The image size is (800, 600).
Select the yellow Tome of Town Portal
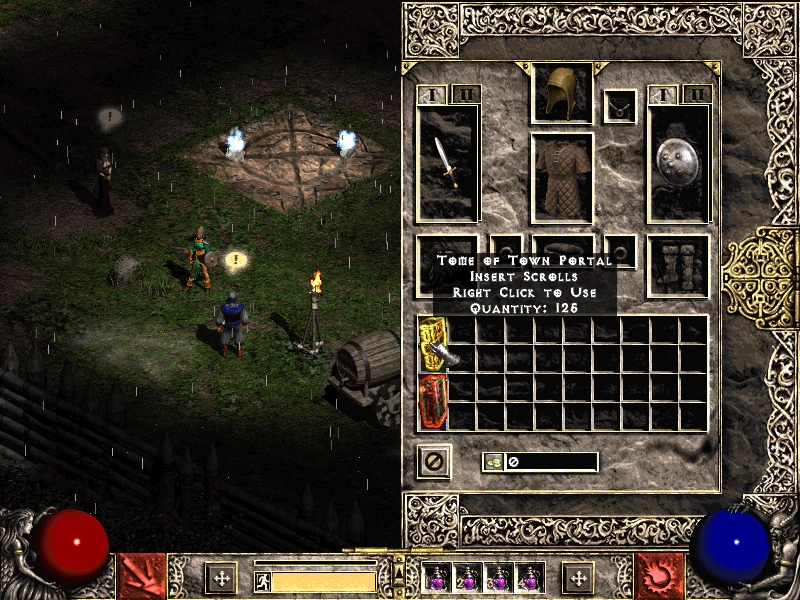432,341
